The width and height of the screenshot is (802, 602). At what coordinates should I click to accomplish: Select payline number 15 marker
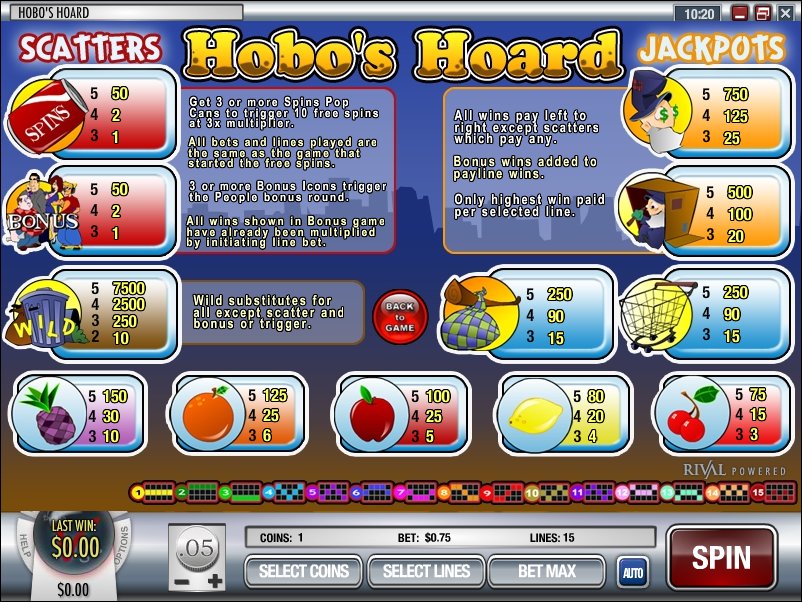click(759, 491)
